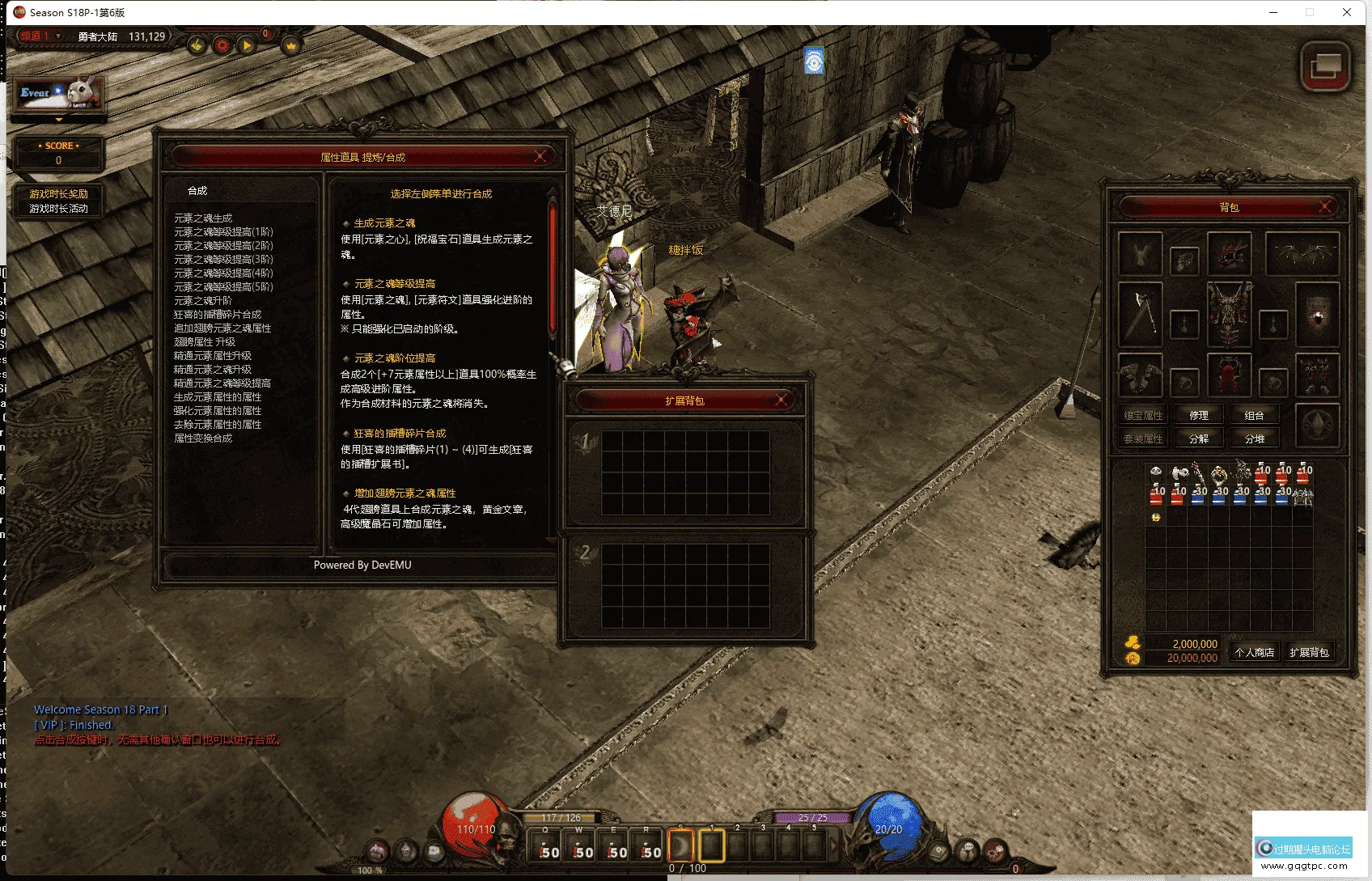Close the 背包 inventory window
Screen dimensions: 1372x881
pyautogui.click(x=1324, y=206)
